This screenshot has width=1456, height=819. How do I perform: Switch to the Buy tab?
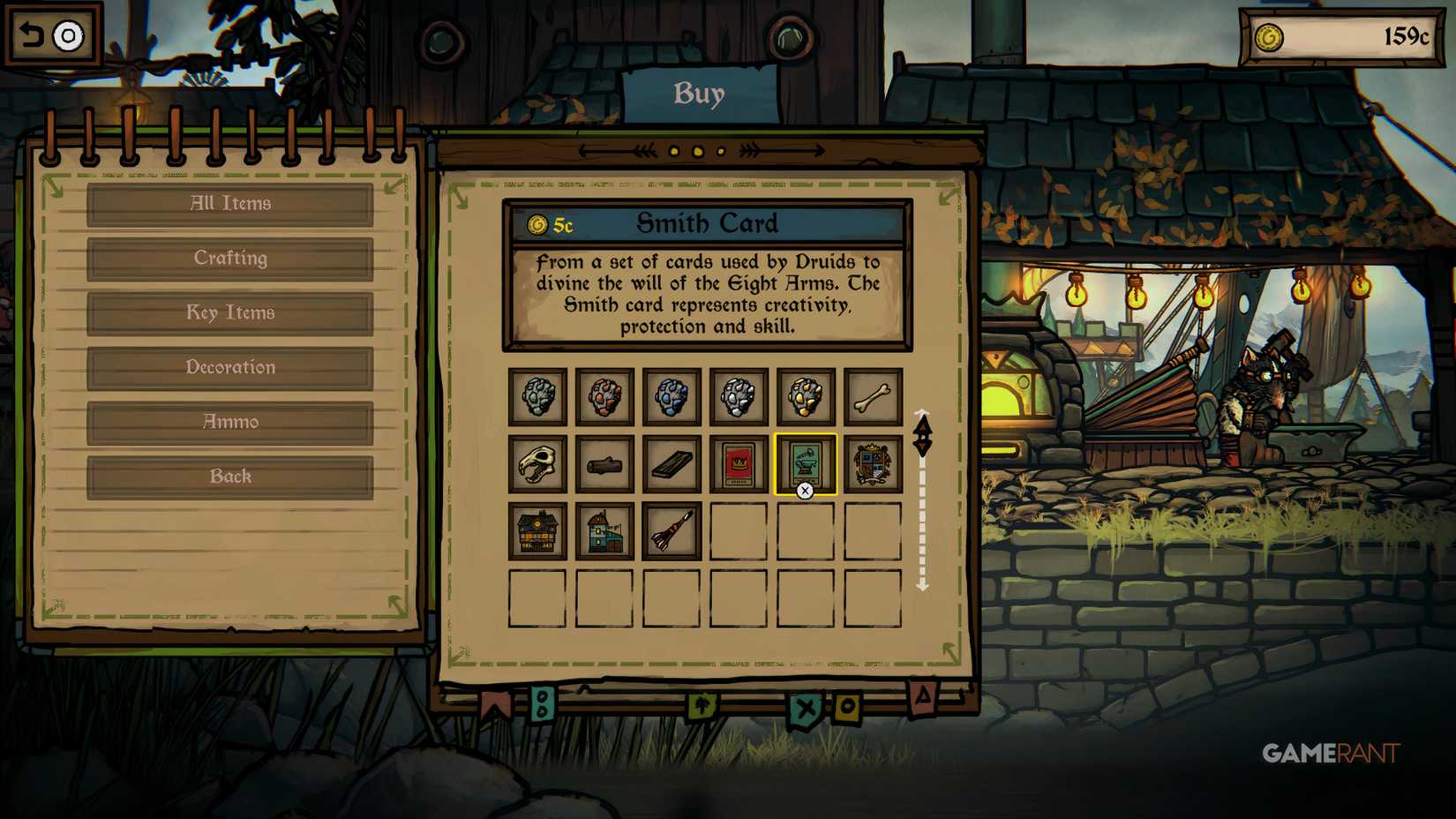coord(700,93)
